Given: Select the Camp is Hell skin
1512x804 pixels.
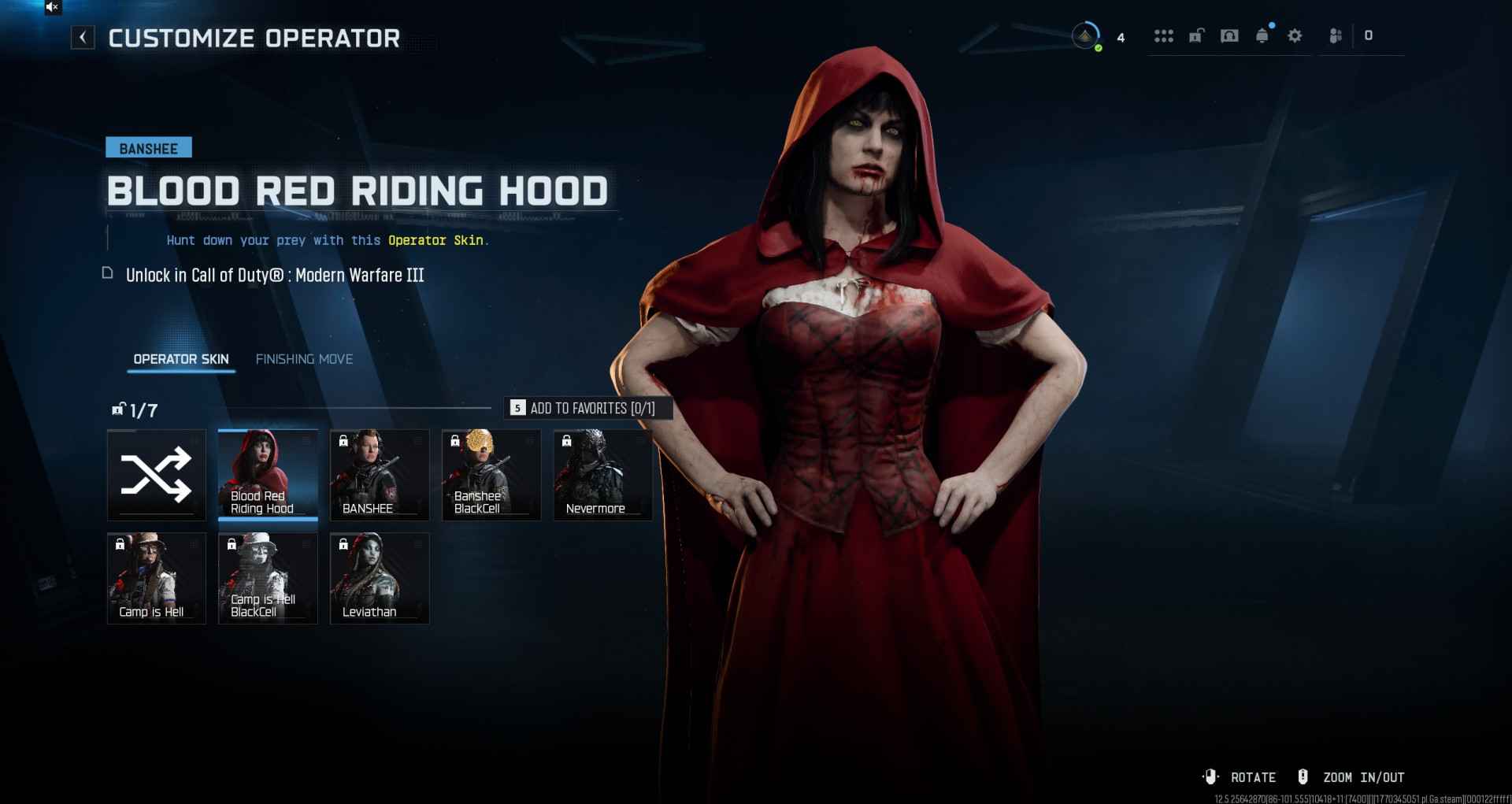Looking at the screenshot, I should click(x=156, y=578).
